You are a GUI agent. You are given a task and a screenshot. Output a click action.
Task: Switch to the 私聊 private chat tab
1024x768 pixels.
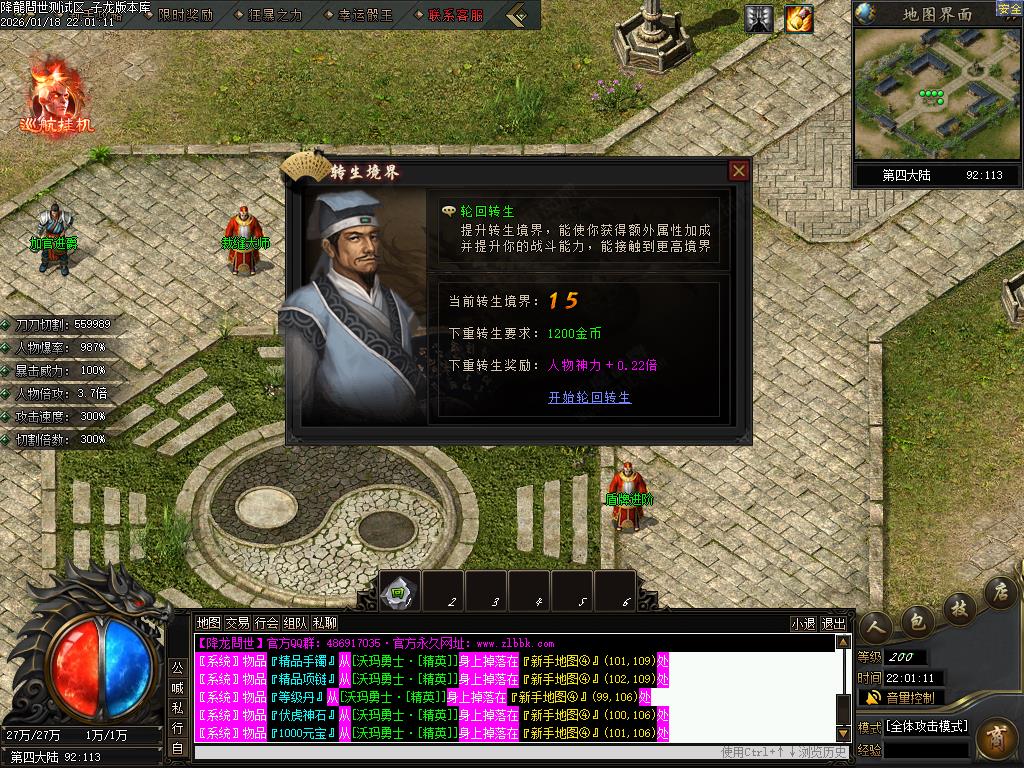(x=324, y=623)
